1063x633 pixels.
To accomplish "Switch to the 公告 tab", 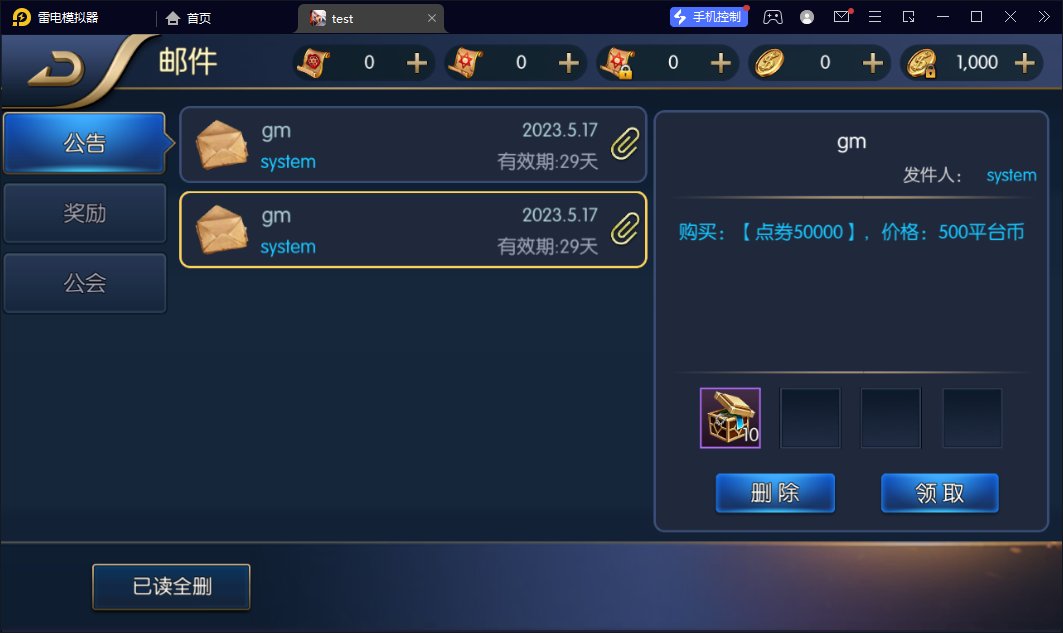I will pyautogui.click(x=84, y=143).
